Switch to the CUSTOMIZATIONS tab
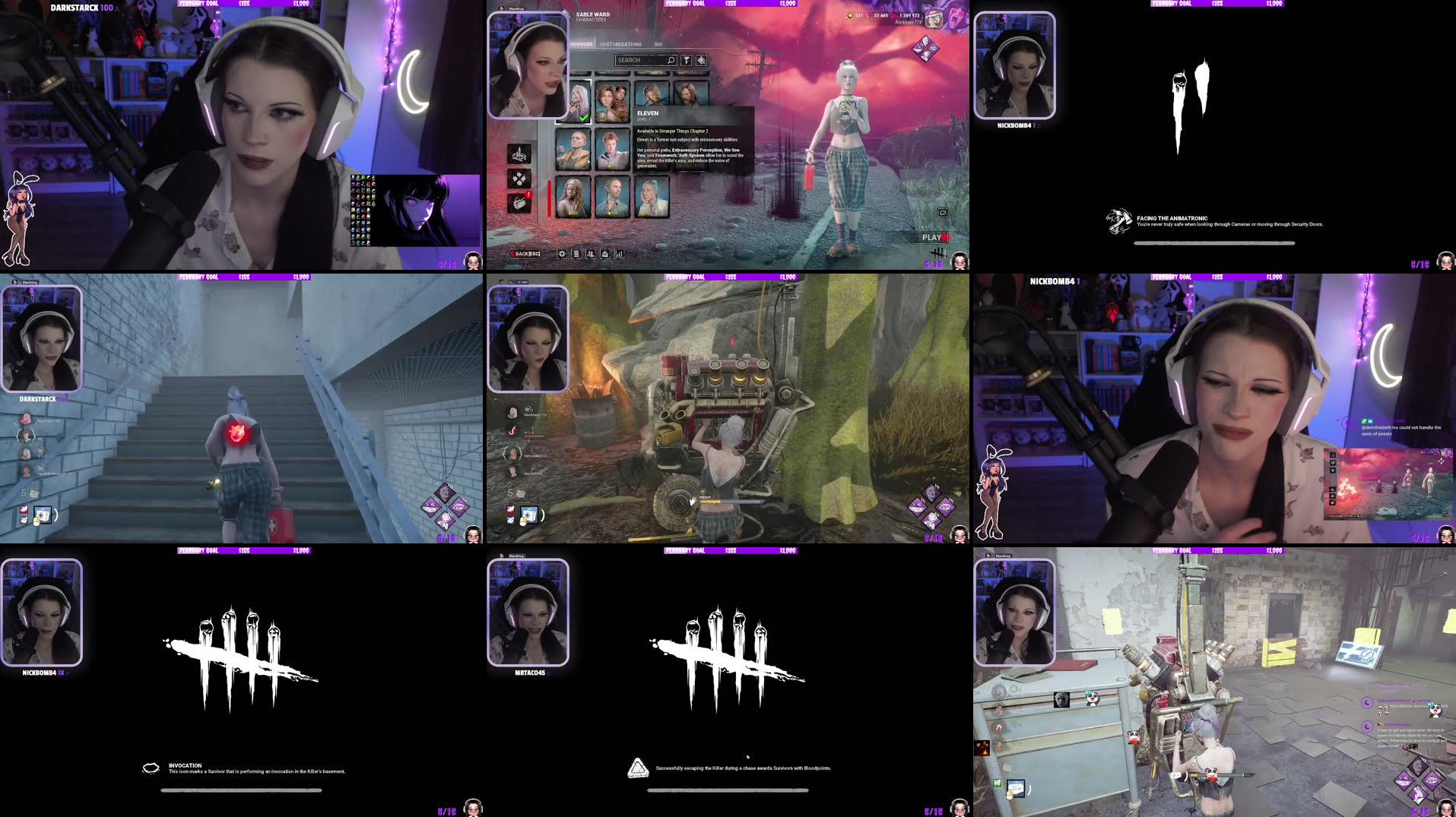Image resolution: width=1456 pixels, height=817 pixels. click(x=620, y=44)
